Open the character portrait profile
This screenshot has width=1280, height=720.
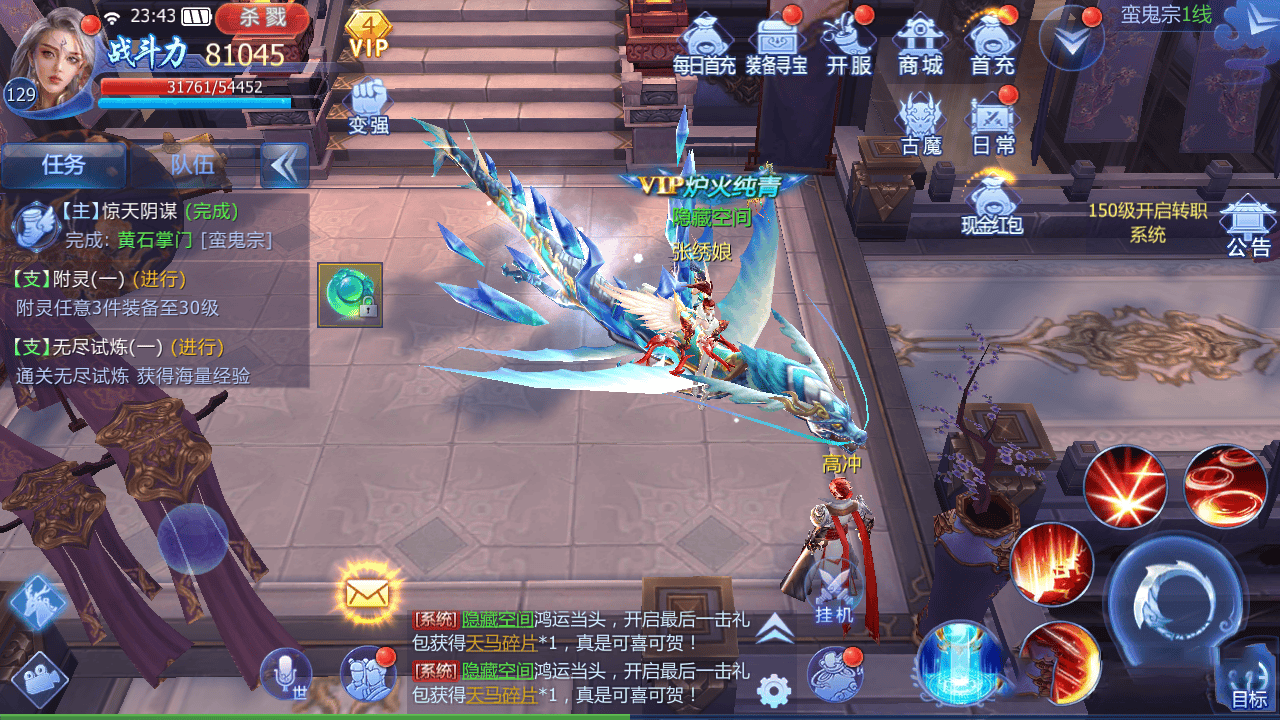[62, 58]
